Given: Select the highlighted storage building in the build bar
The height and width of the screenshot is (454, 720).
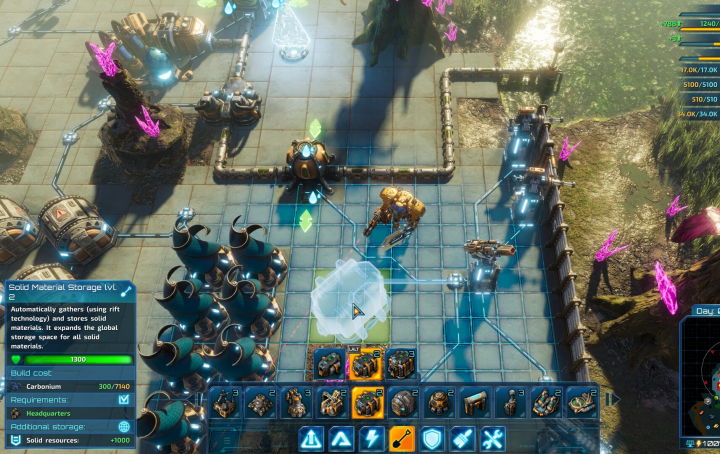Looking at the screenshot, I should coord(367,402).
